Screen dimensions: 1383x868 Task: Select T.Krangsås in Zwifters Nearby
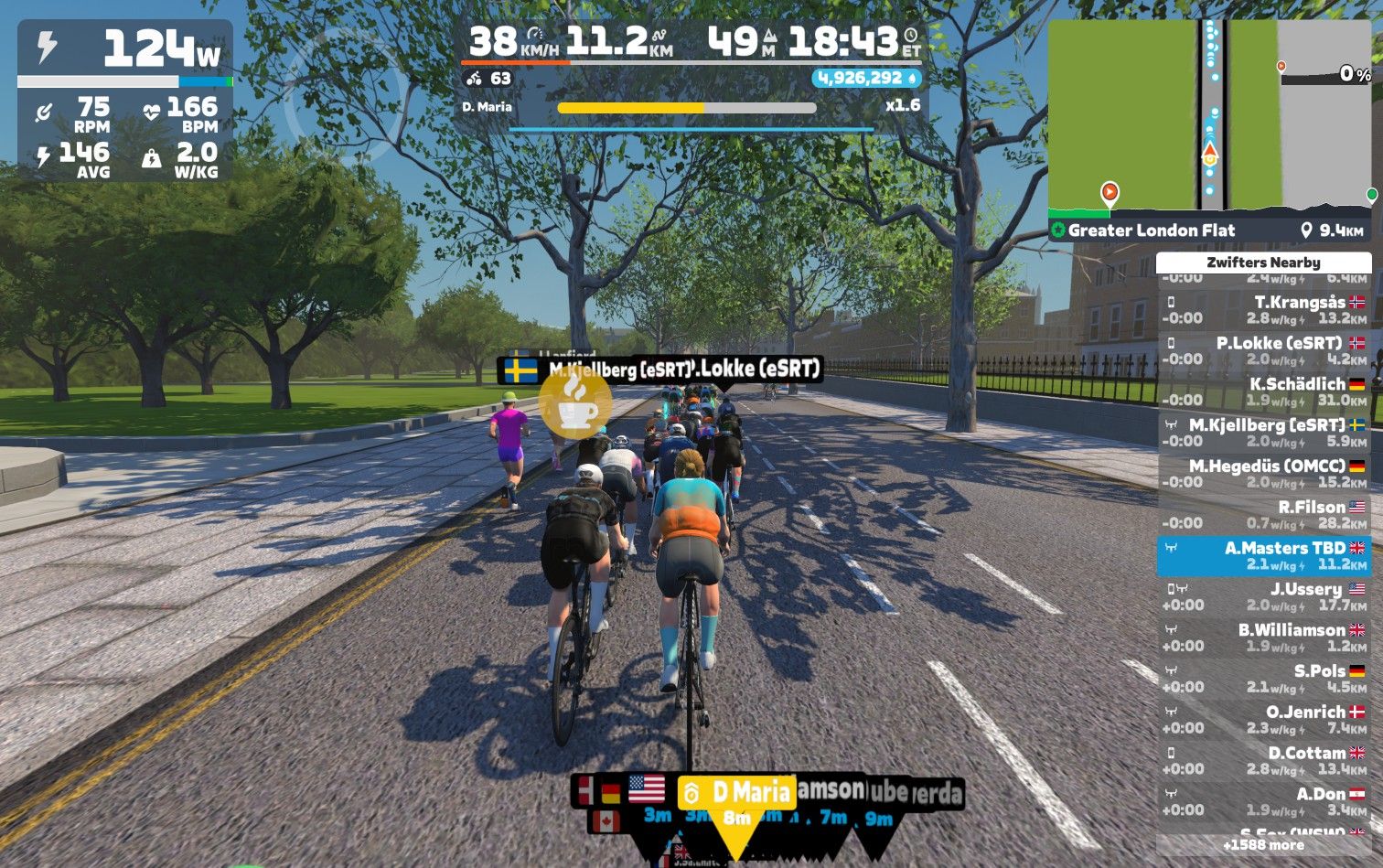[1264, 310]
